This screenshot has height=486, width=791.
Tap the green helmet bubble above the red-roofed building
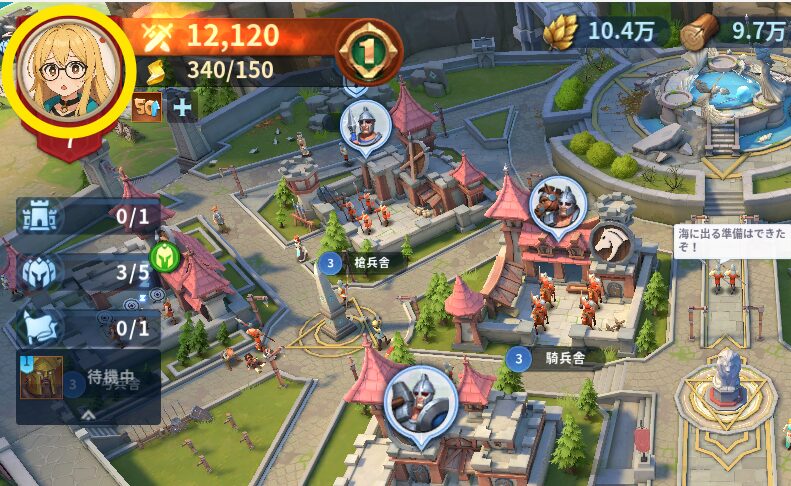[x=163, y=257]
